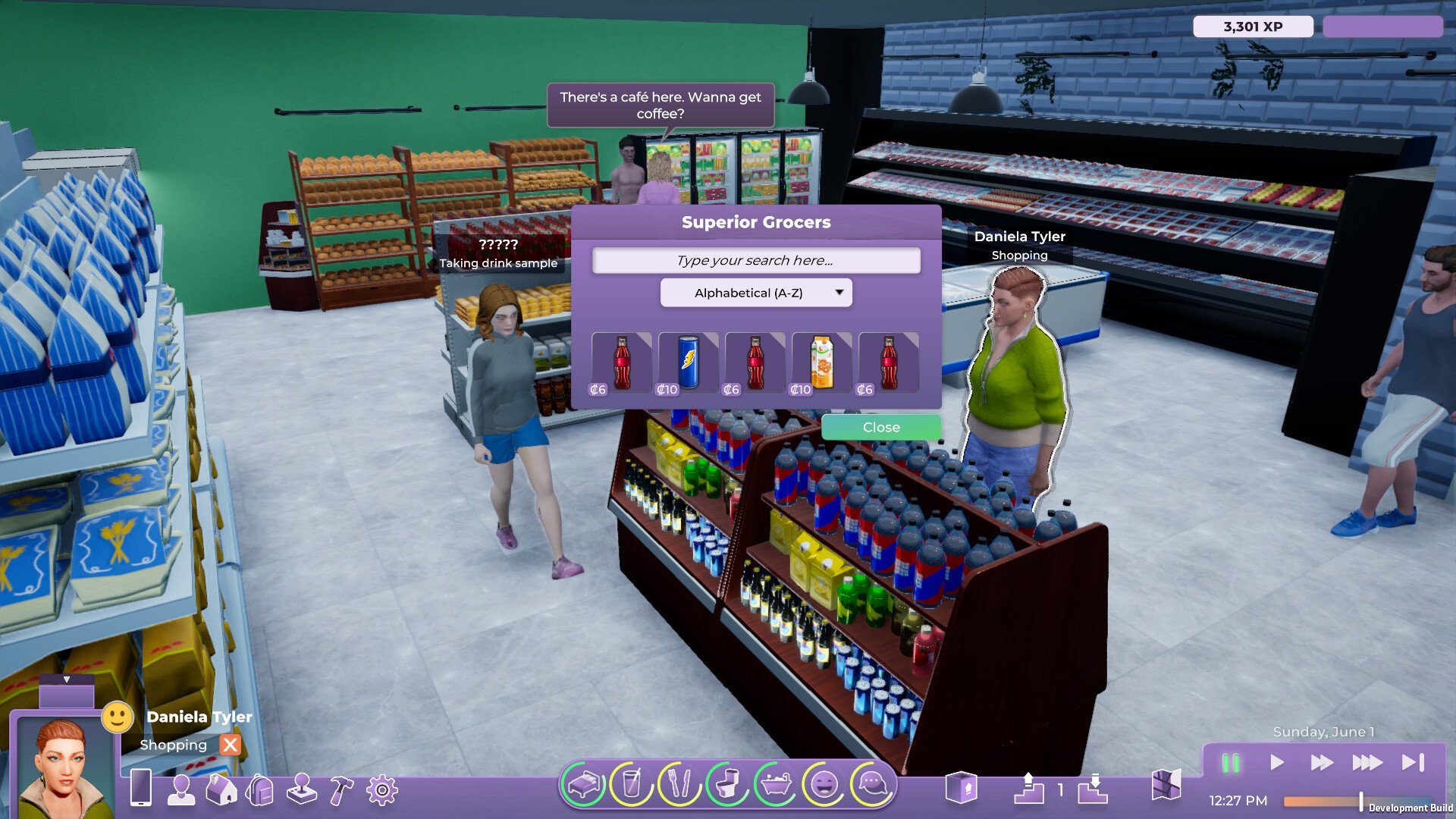
Task: Set game speed to normal play
Action: (x=1276, y=763)
